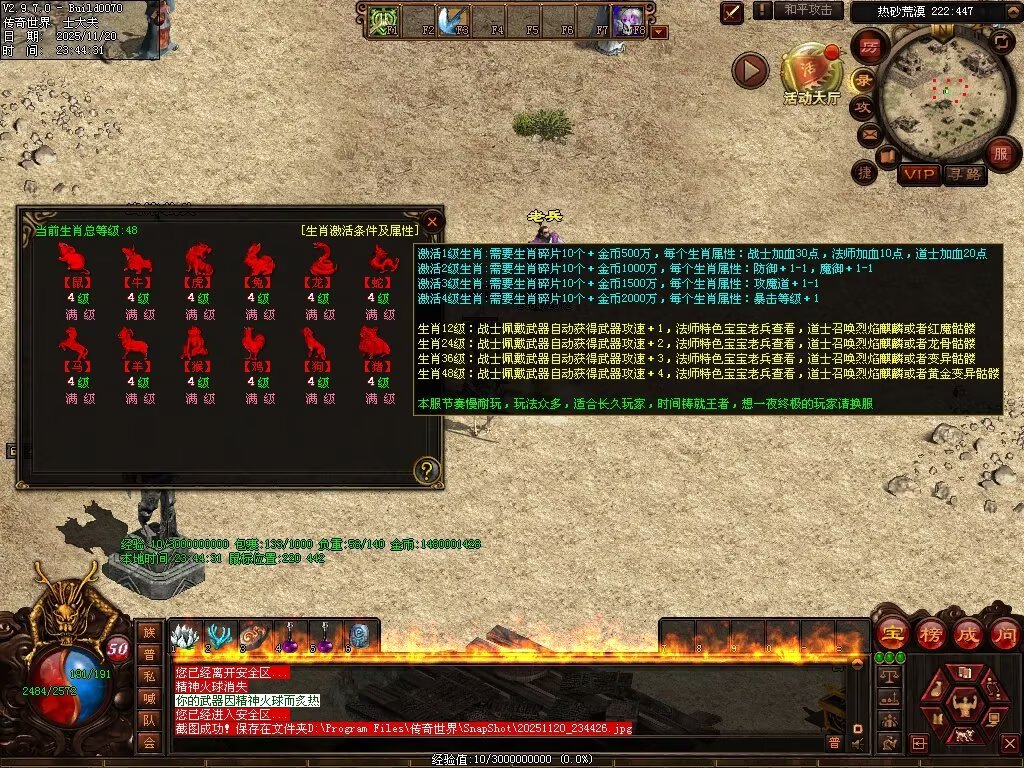Select the 龙 (Dragon) zodiac icon

[x=320, y=260]
